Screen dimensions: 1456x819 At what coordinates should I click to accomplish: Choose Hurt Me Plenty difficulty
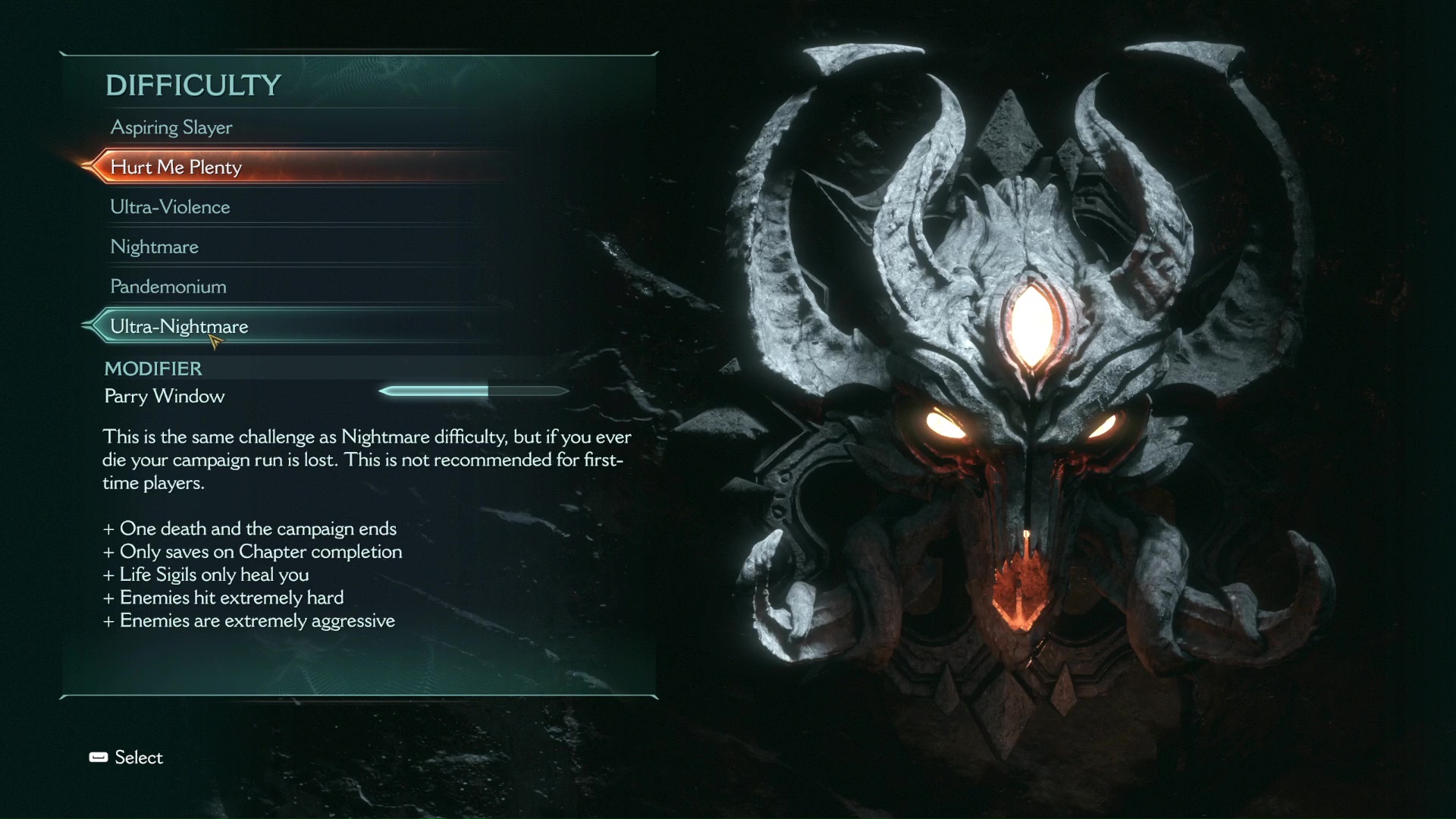[x=176, y=167]
